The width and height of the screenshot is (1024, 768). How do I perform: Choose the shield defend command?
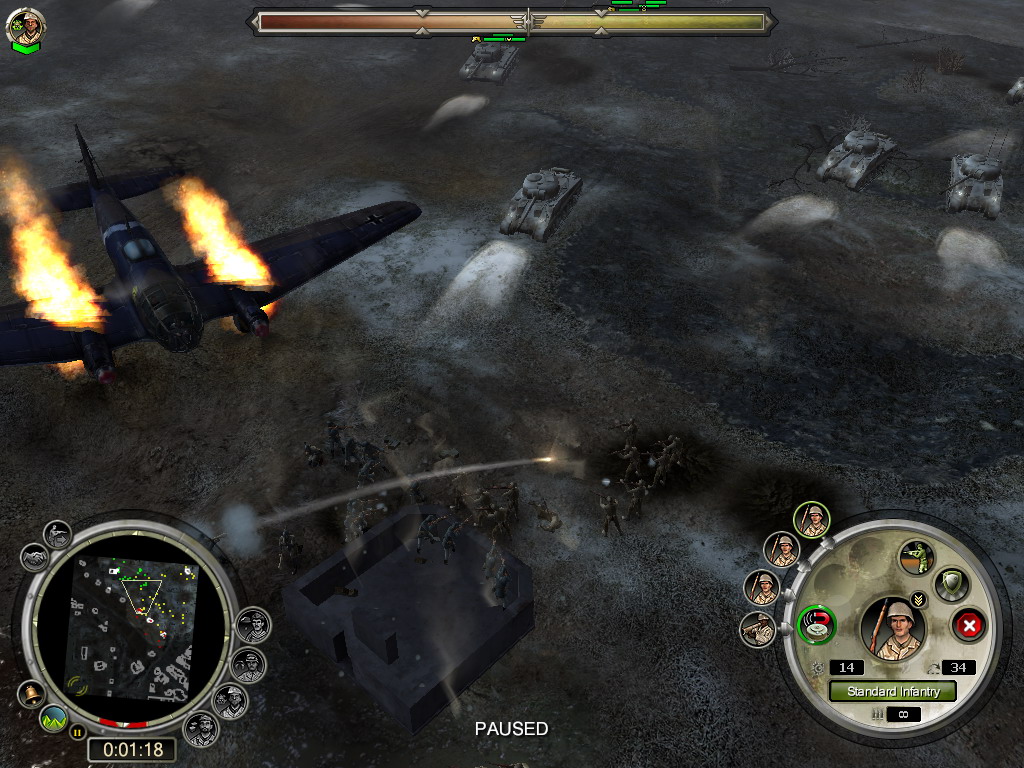click(951, 583)
